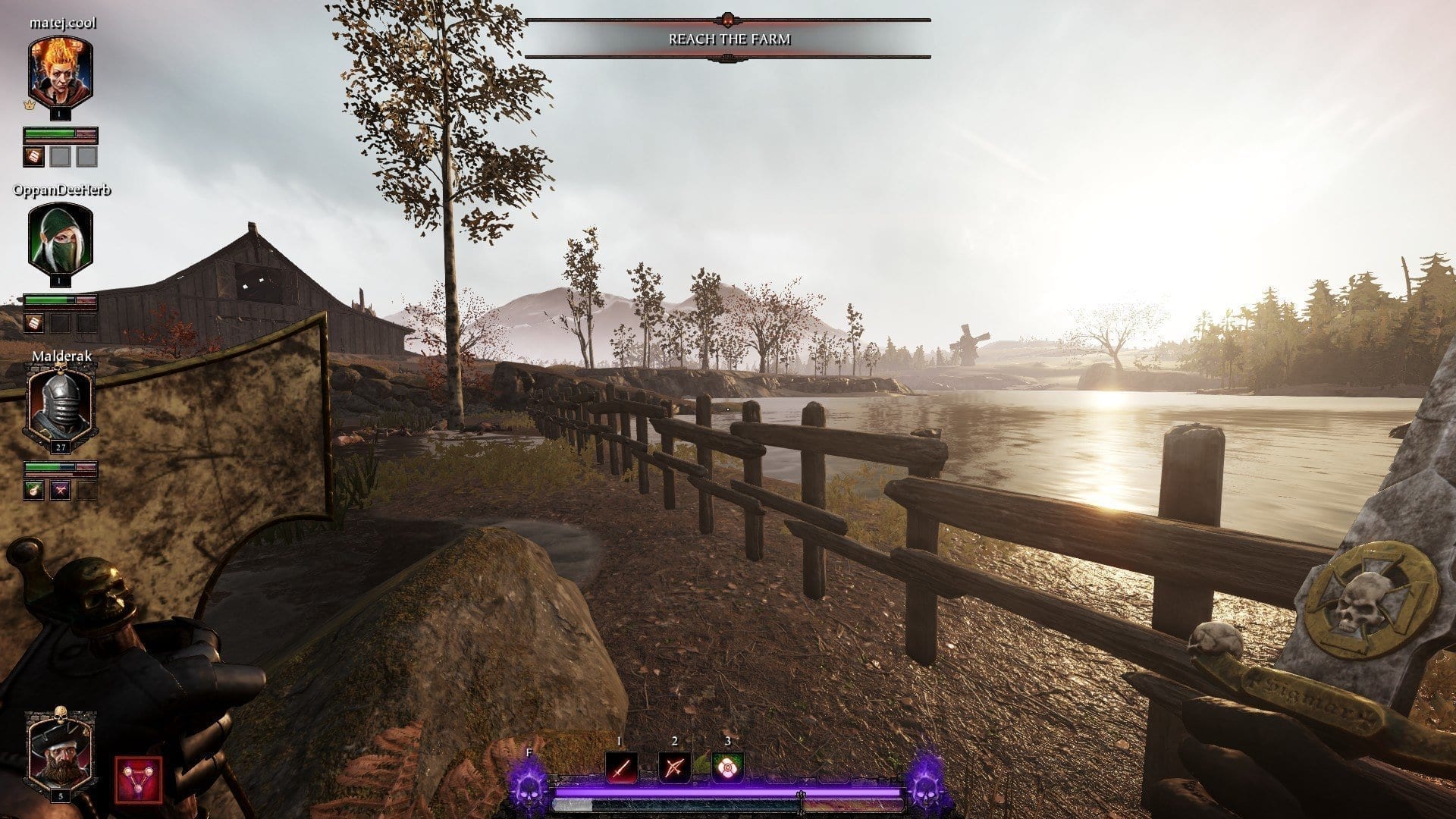Click Malderak's green potion item icon

34,491
